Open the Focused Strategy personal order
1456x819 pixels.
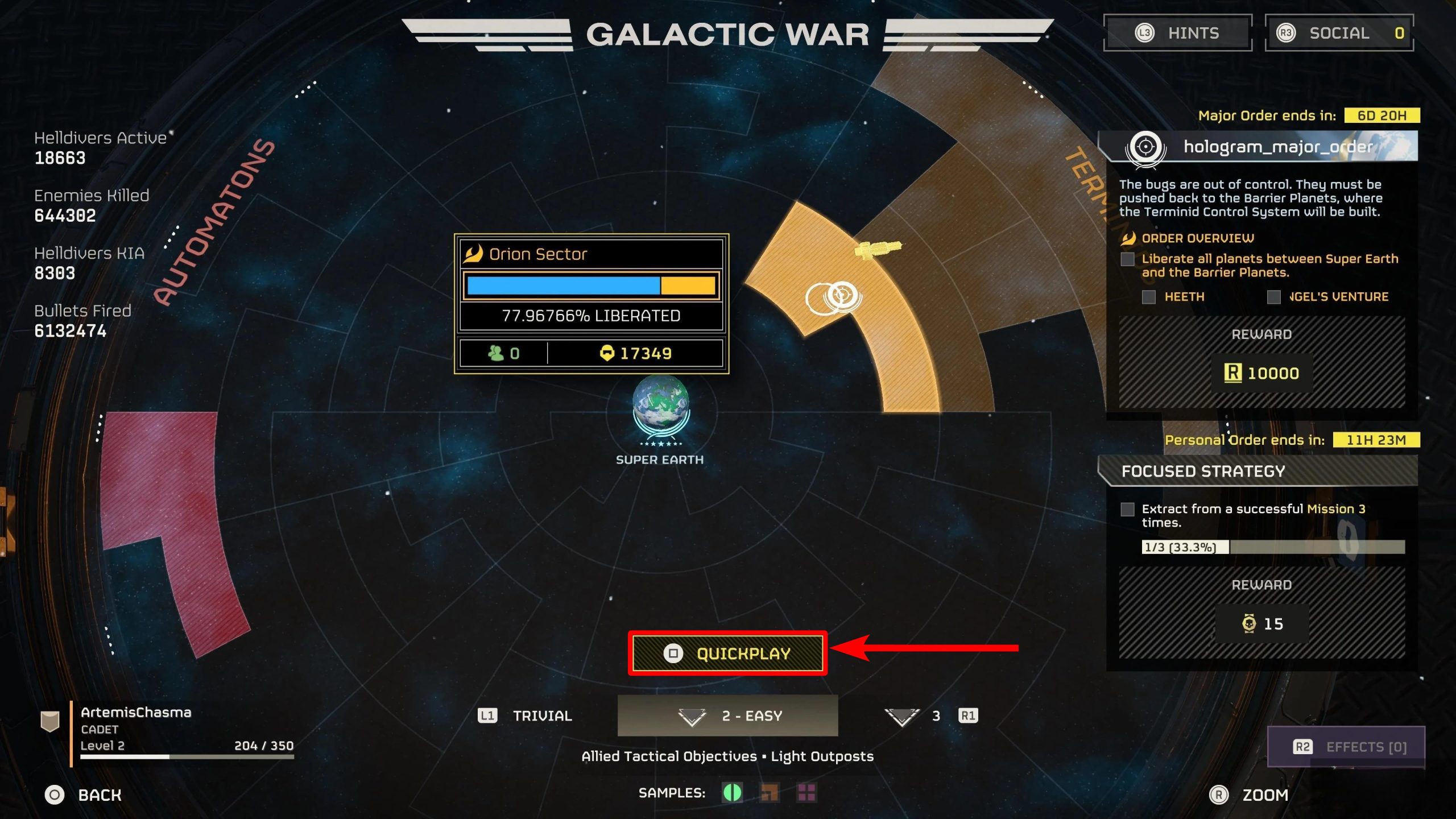1258,471
